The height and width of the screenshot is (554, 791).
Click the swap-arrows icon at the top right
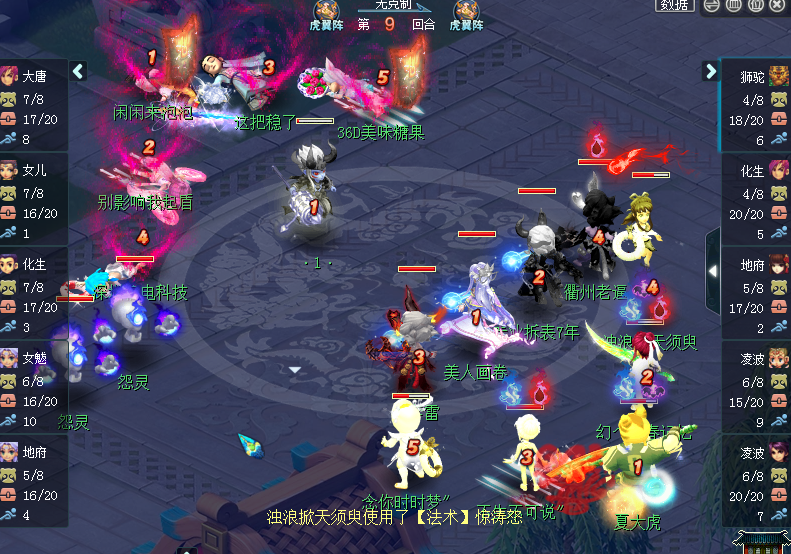coord(711,6)
